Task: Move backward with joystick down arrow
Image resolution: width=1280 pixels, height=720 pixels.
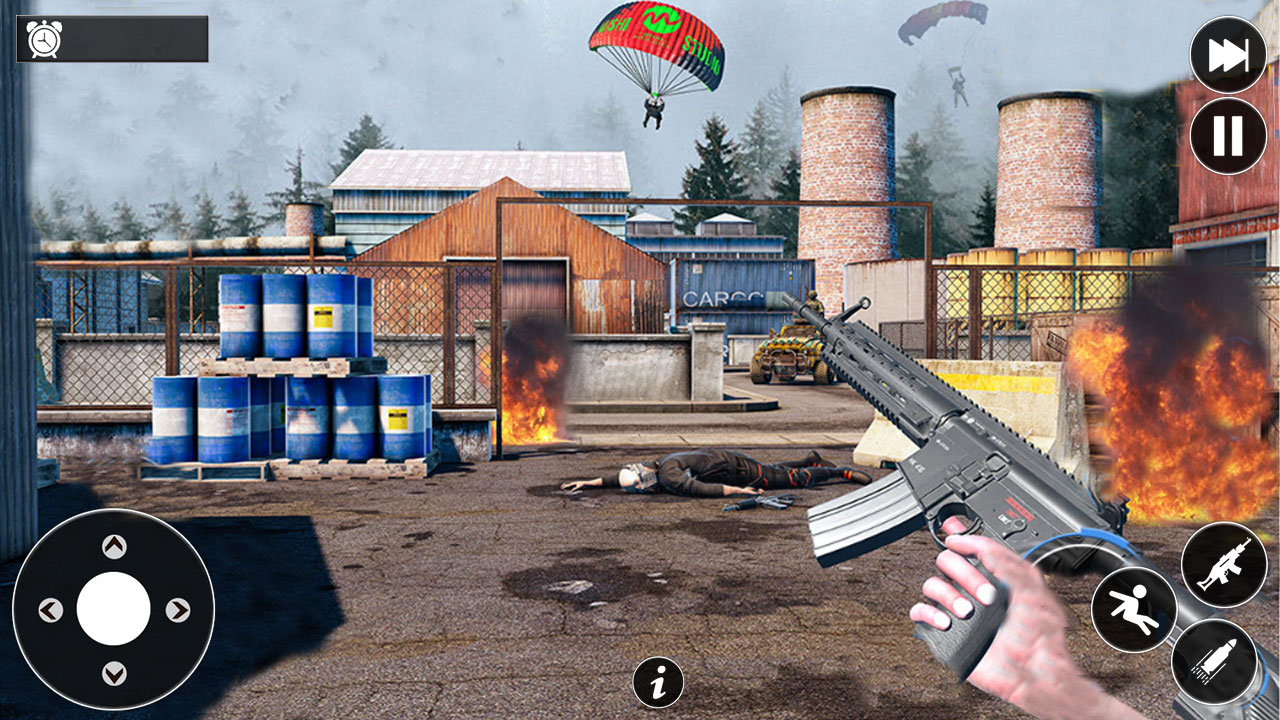Action: [114, 672]
